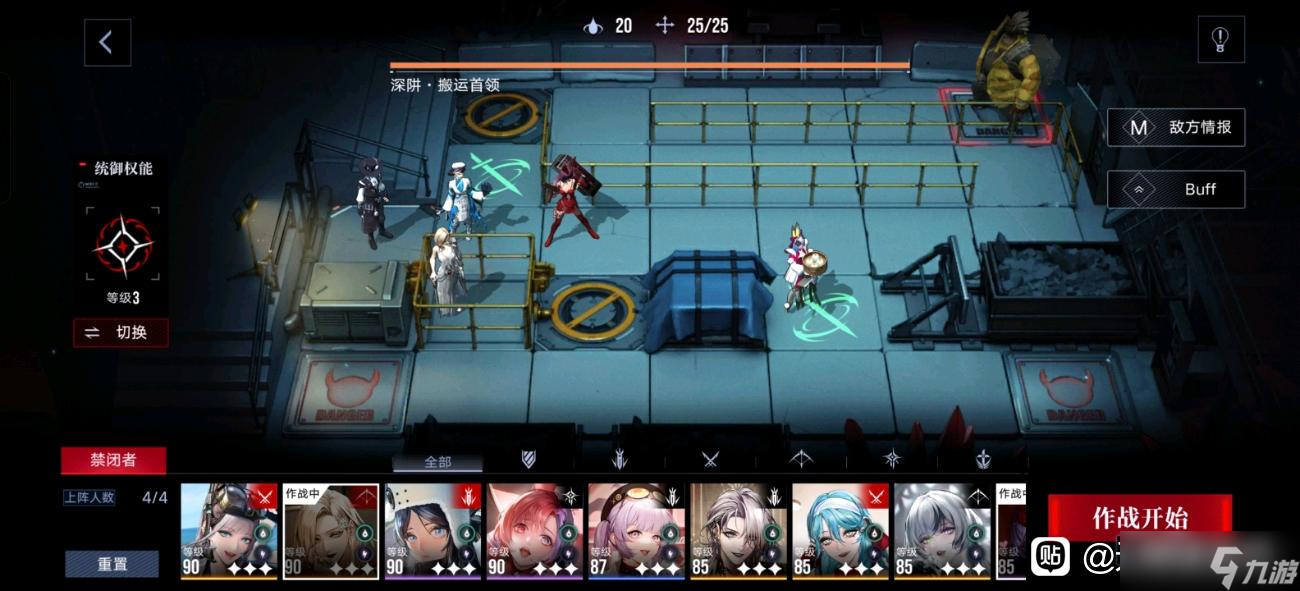This screenshot has height=591, width=1300.
Task: Filter by the shield class icon
Action: tap(529, 459)
